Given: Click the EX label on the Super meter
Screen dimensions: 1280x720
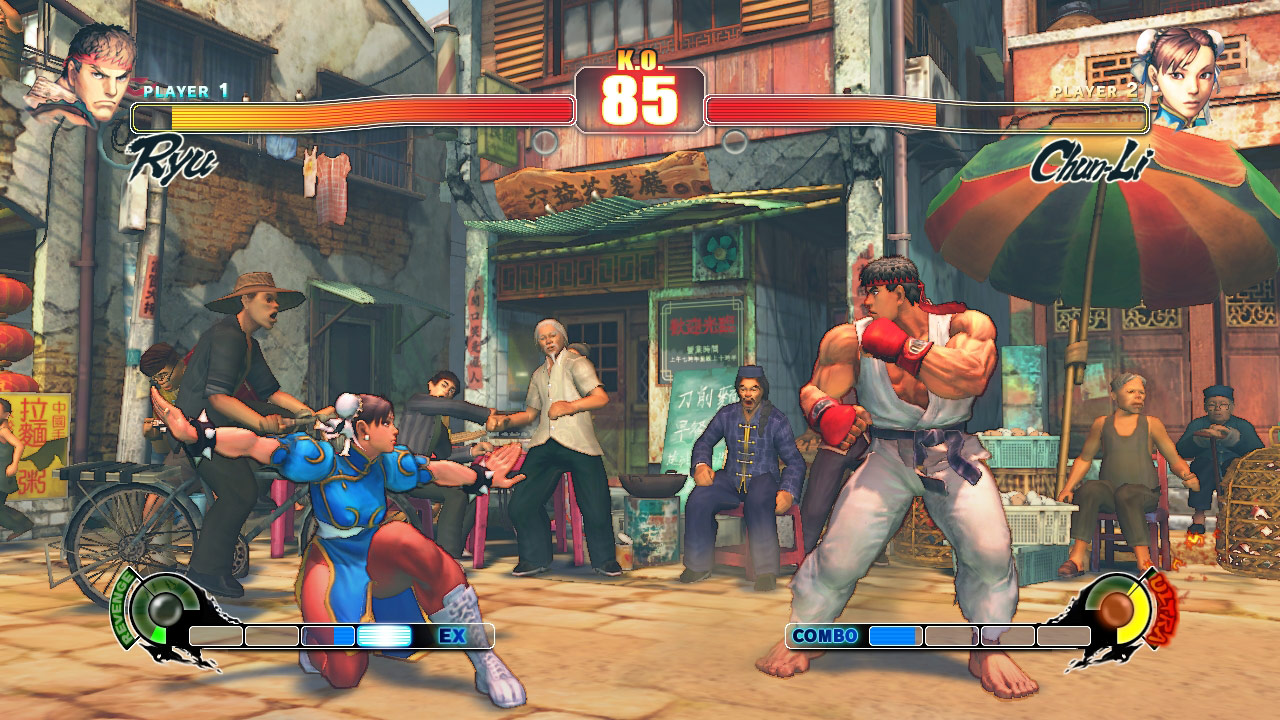Looking at the screenshot, I should 454,634.
